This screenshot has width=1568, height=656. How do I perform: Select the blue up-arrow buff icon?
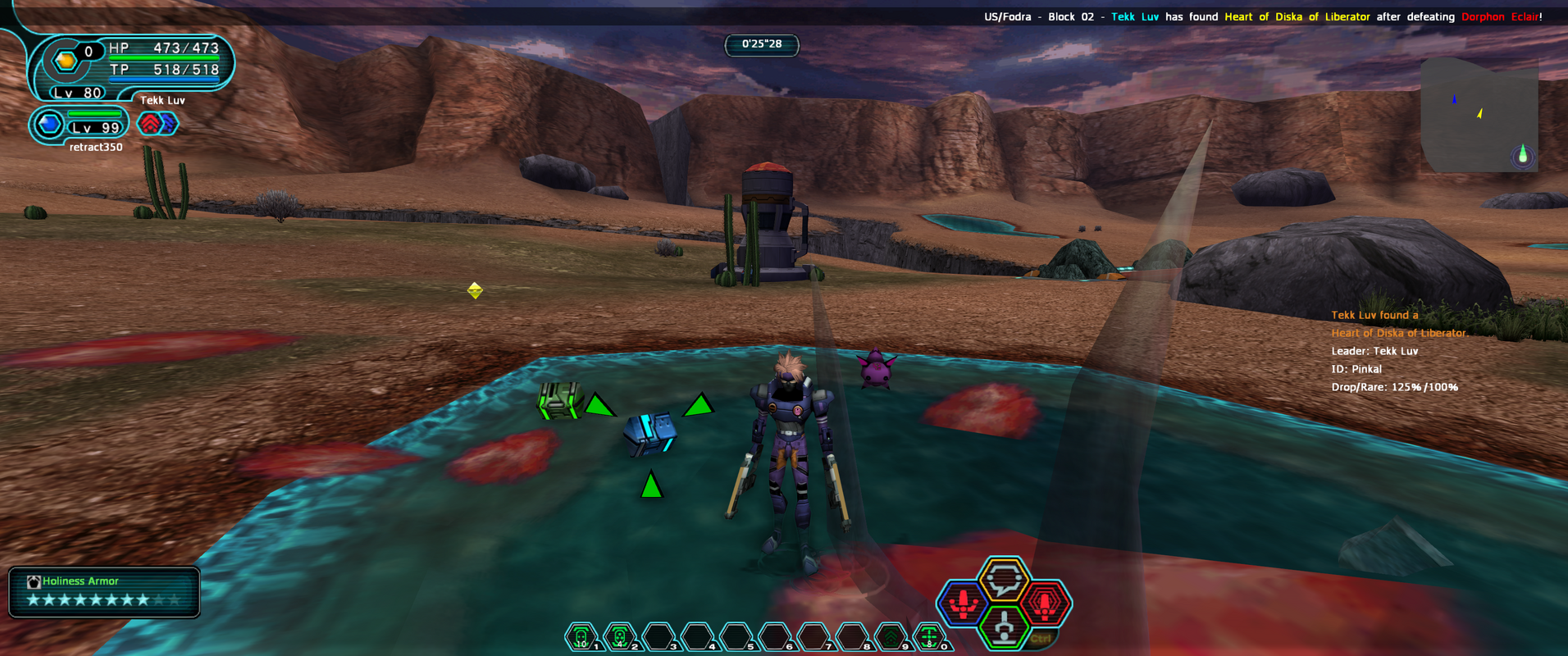[x=169, y=124]
